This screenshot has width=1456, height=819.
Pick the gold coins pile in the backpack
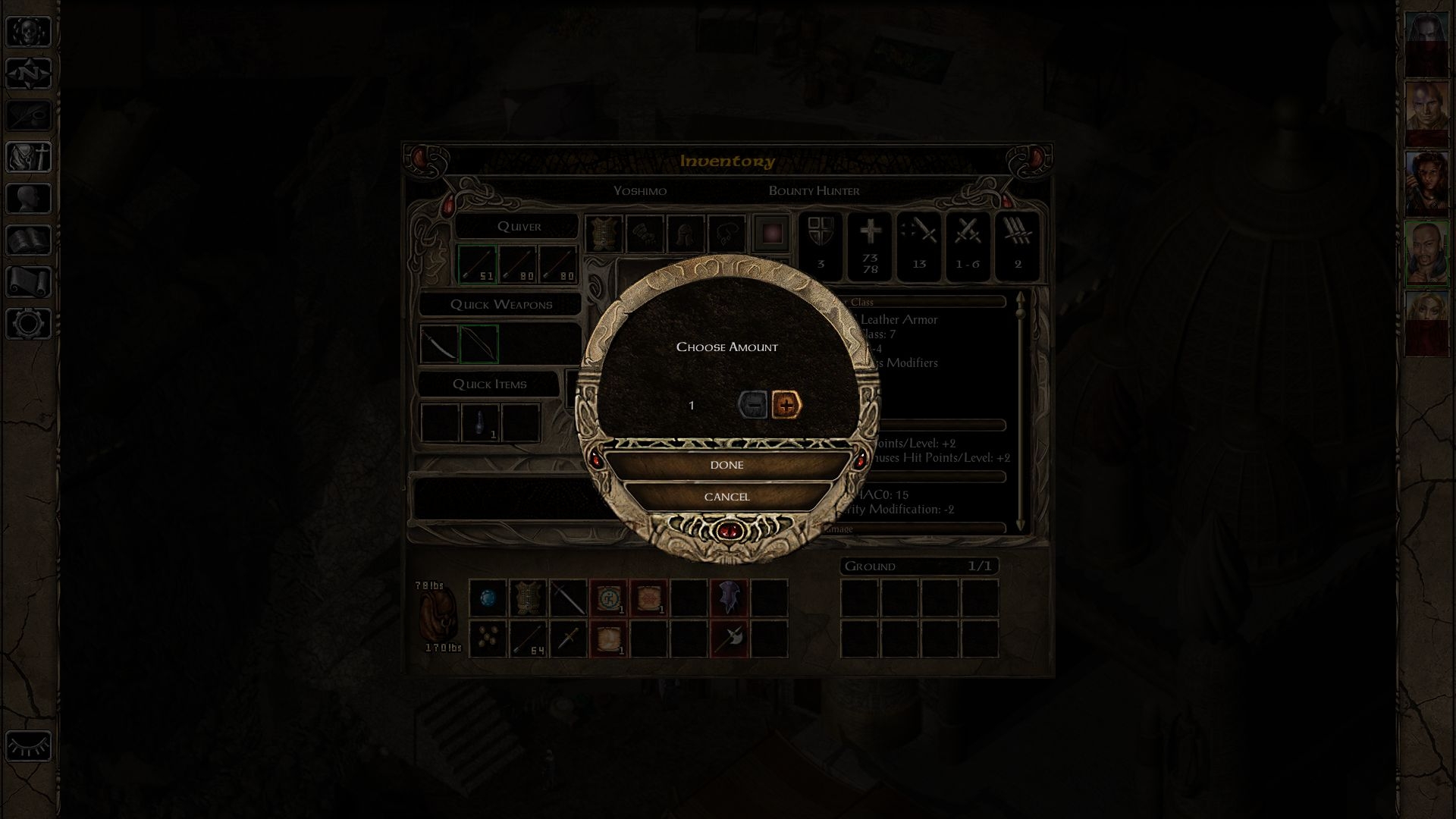488,639
